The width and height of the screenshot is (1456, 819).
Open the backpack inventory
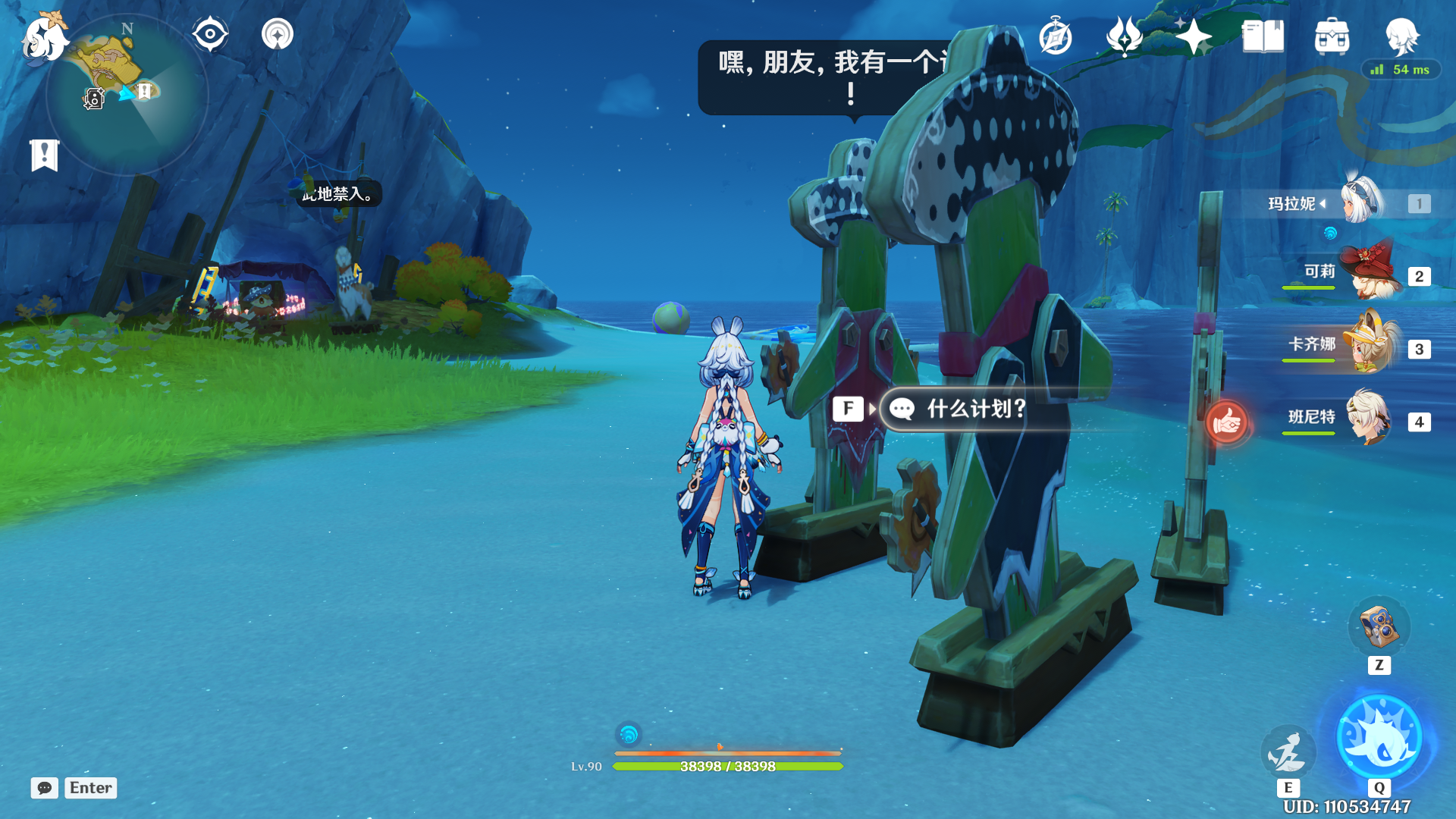click(1332, 37)
